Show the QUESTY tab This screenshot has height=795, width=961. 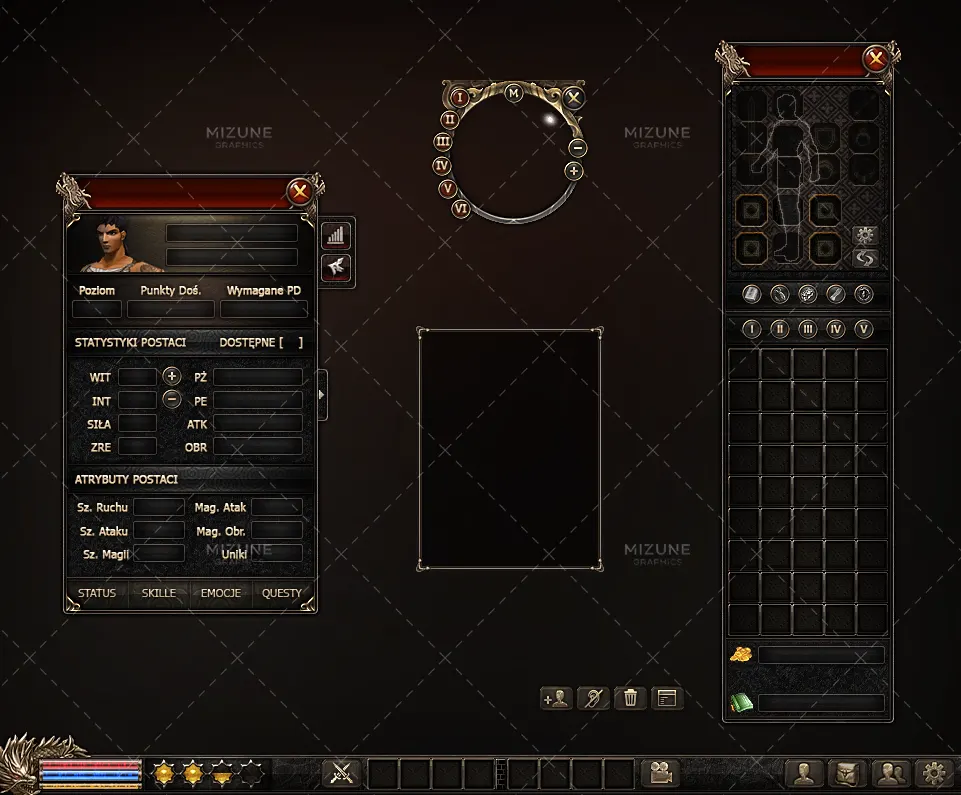point(282,593)
